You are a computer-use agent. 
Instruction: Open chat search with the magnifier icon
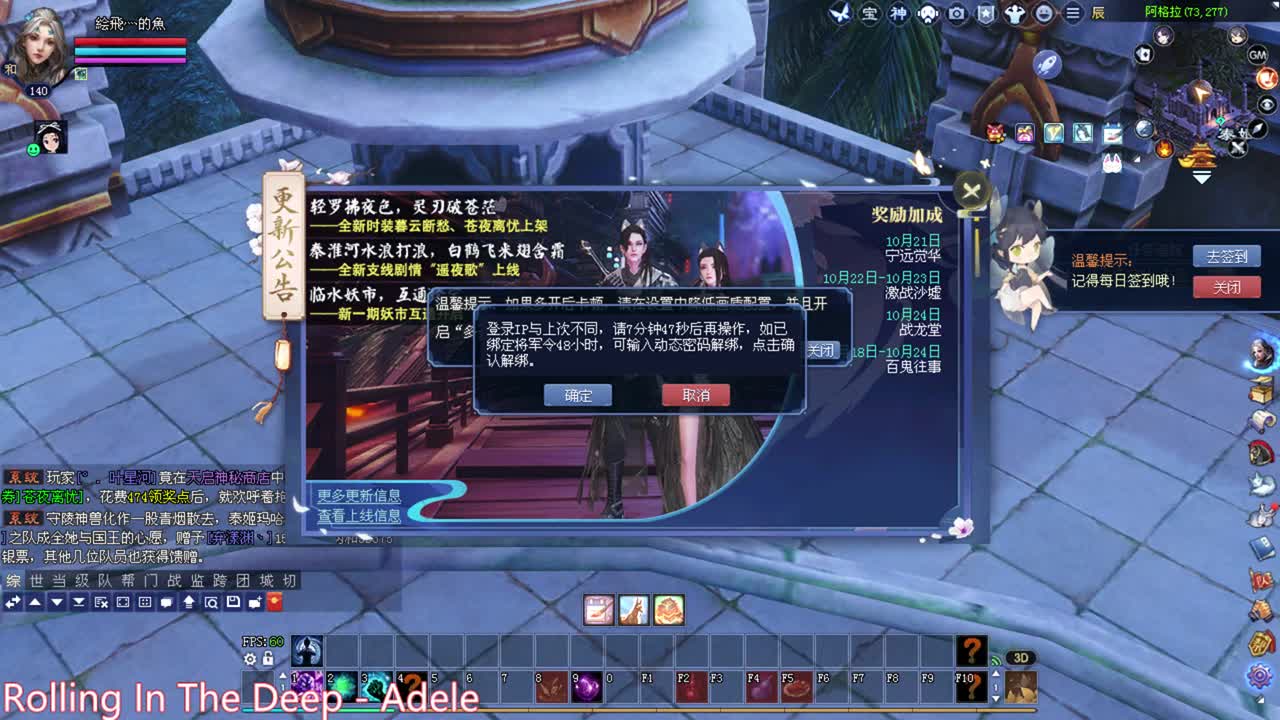[x=212, y=603]
